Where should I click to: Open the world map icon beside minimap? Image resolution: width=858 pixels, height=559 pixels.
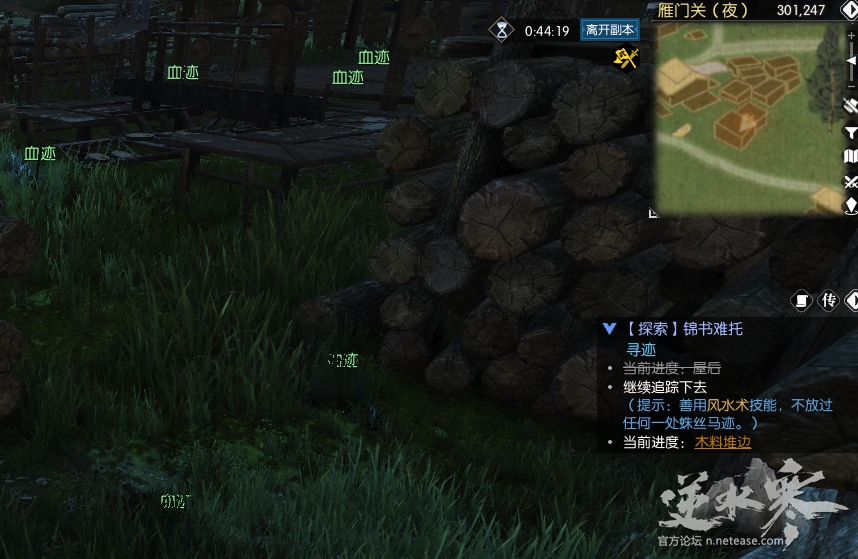pos(851,156)
